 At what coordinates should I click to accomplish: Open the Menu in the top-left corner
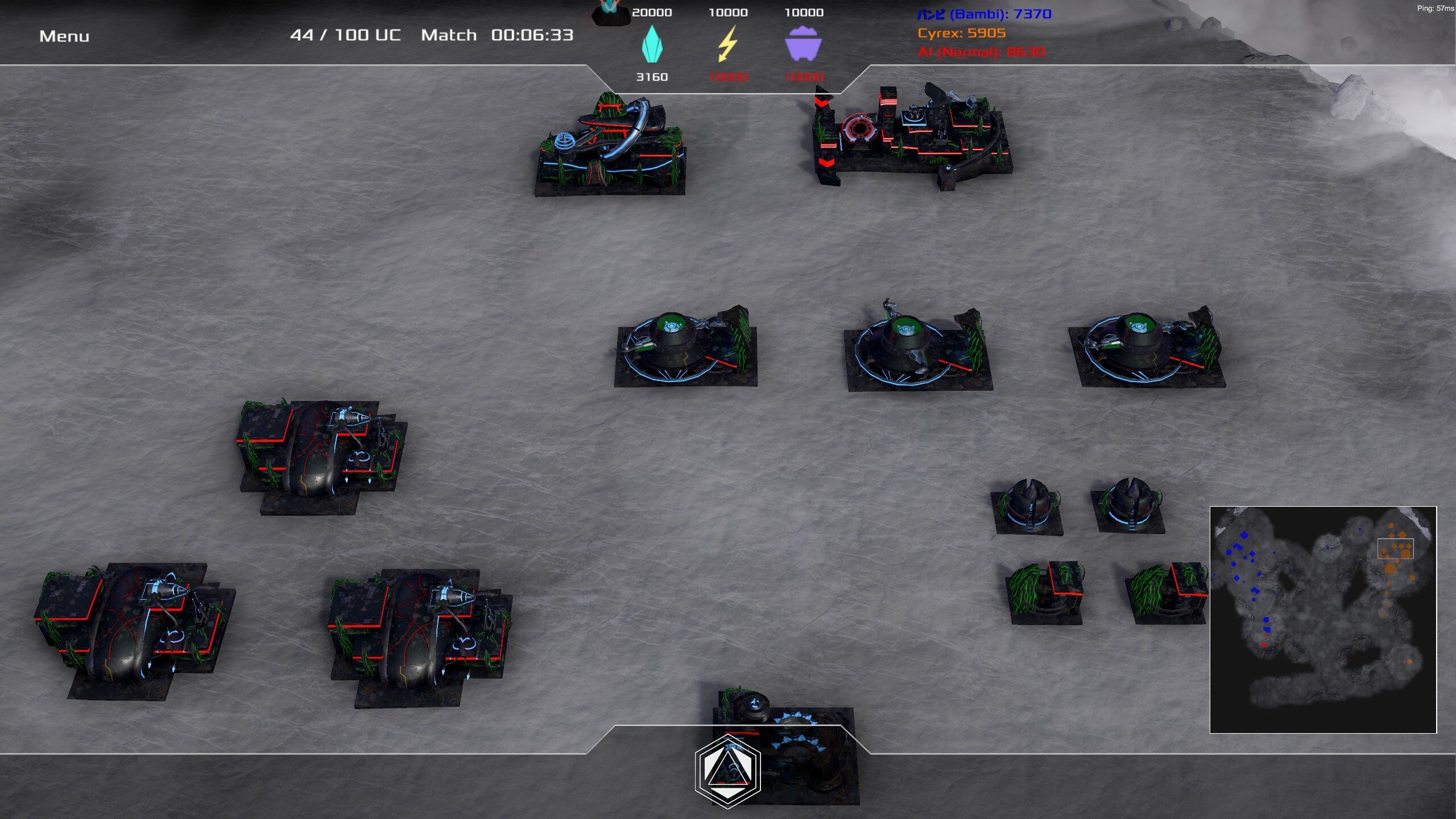pyautogui.click(x=64, y=35)
